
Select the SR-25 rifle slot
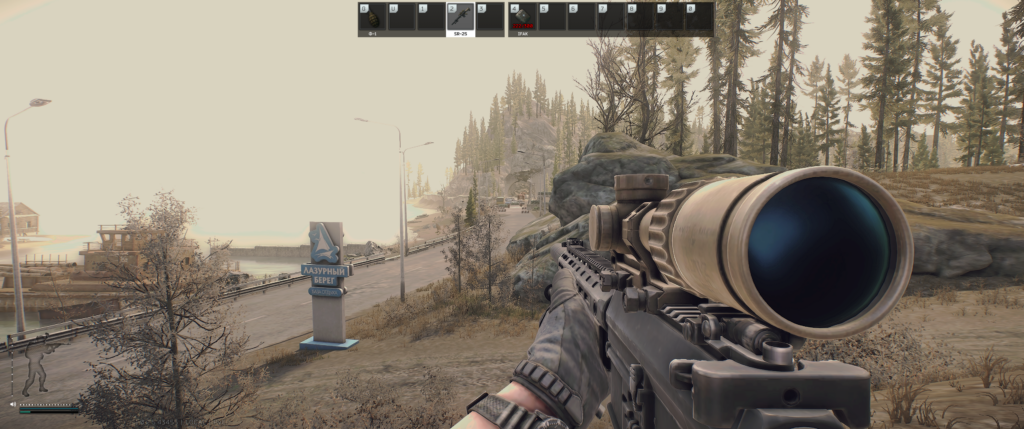(x=460, y=18)
